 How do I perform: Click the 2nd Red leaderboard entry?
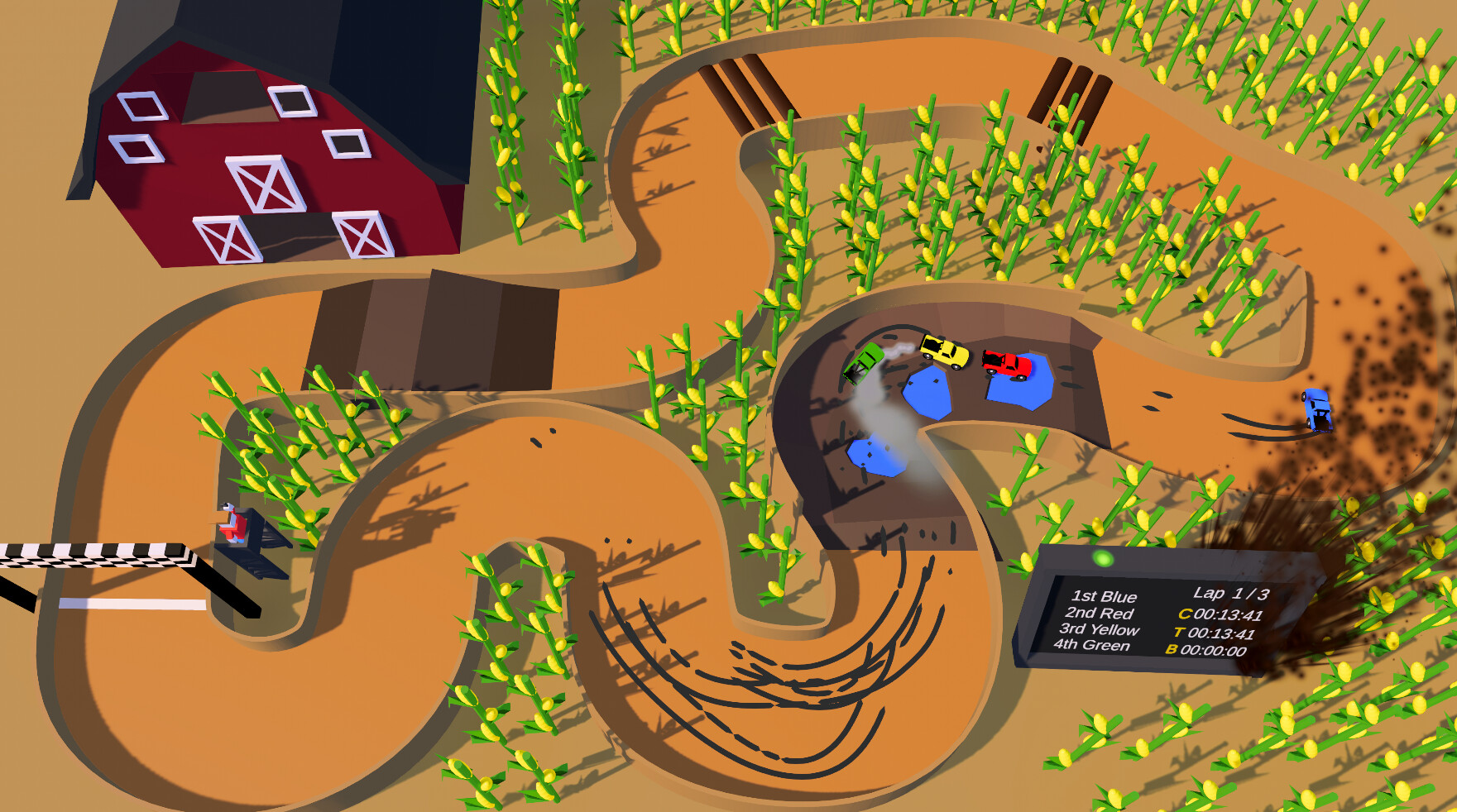(1099, 613)
